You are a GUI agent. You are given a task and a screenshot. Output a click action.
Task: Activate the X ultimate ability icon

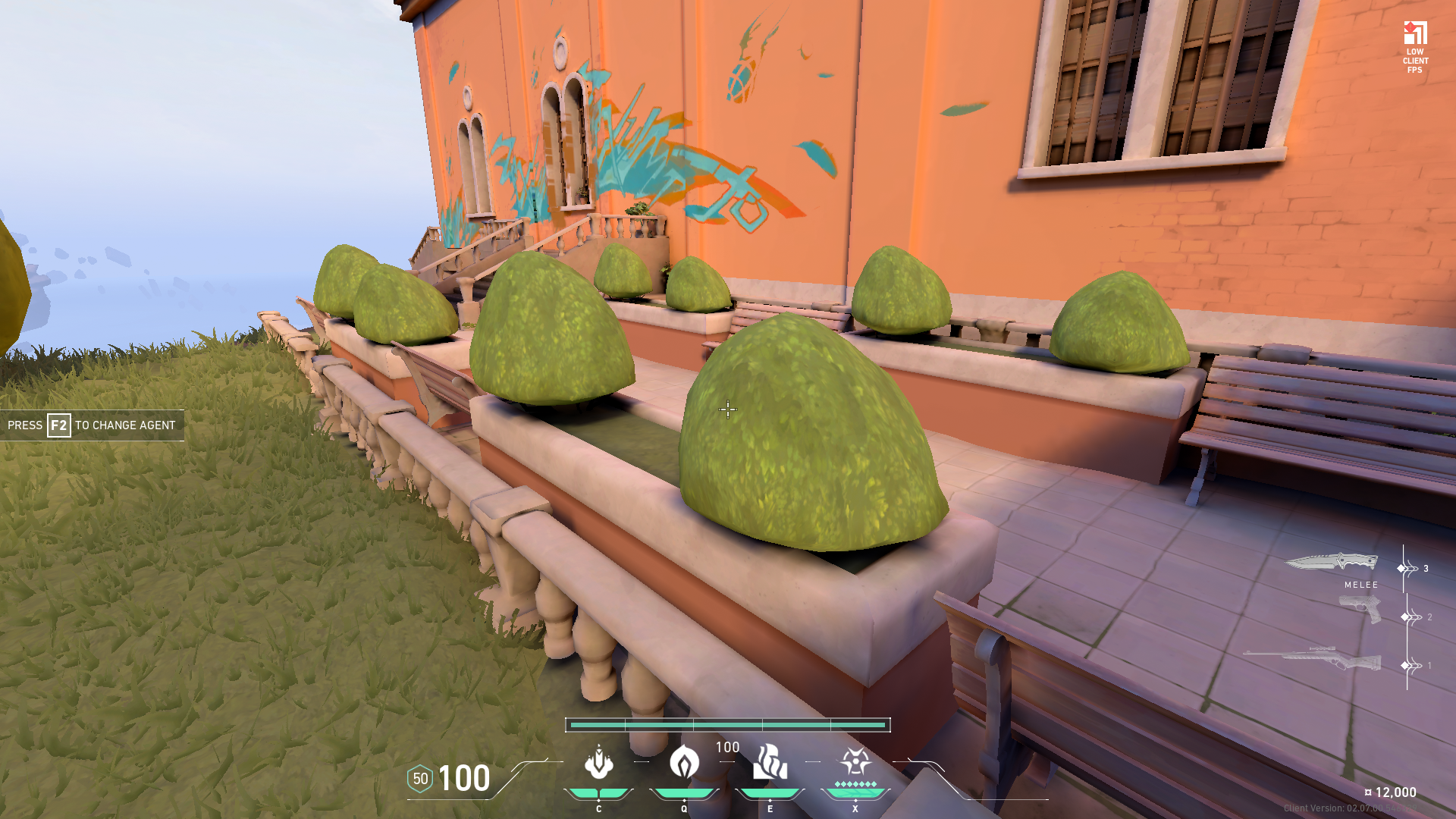coord(855,761)
